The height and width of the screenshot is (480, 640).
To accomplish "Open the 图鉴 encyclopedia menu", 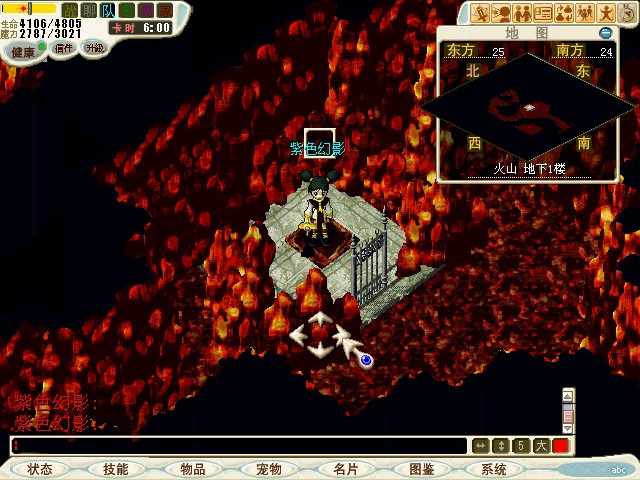I will [x=421, y=468].
